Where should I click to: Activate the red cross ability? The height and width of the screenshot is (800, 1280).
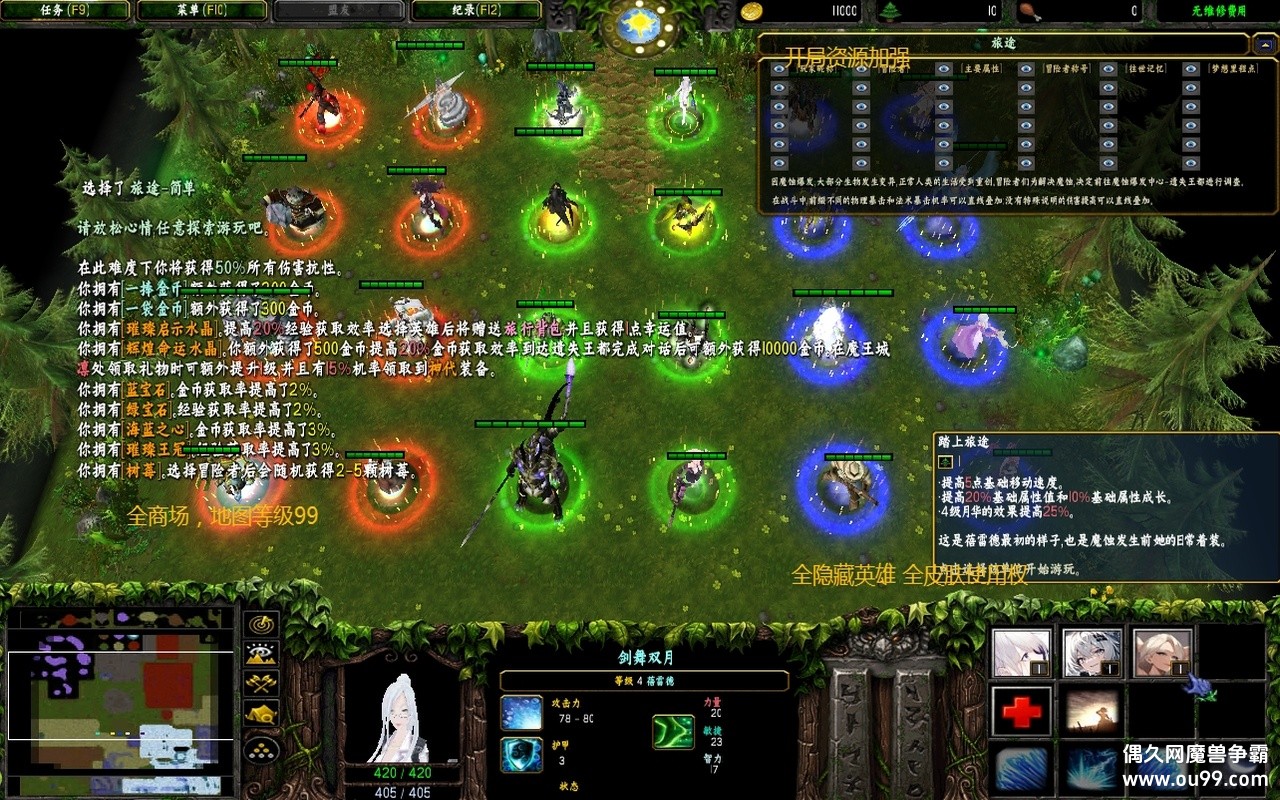[1022, 711]
